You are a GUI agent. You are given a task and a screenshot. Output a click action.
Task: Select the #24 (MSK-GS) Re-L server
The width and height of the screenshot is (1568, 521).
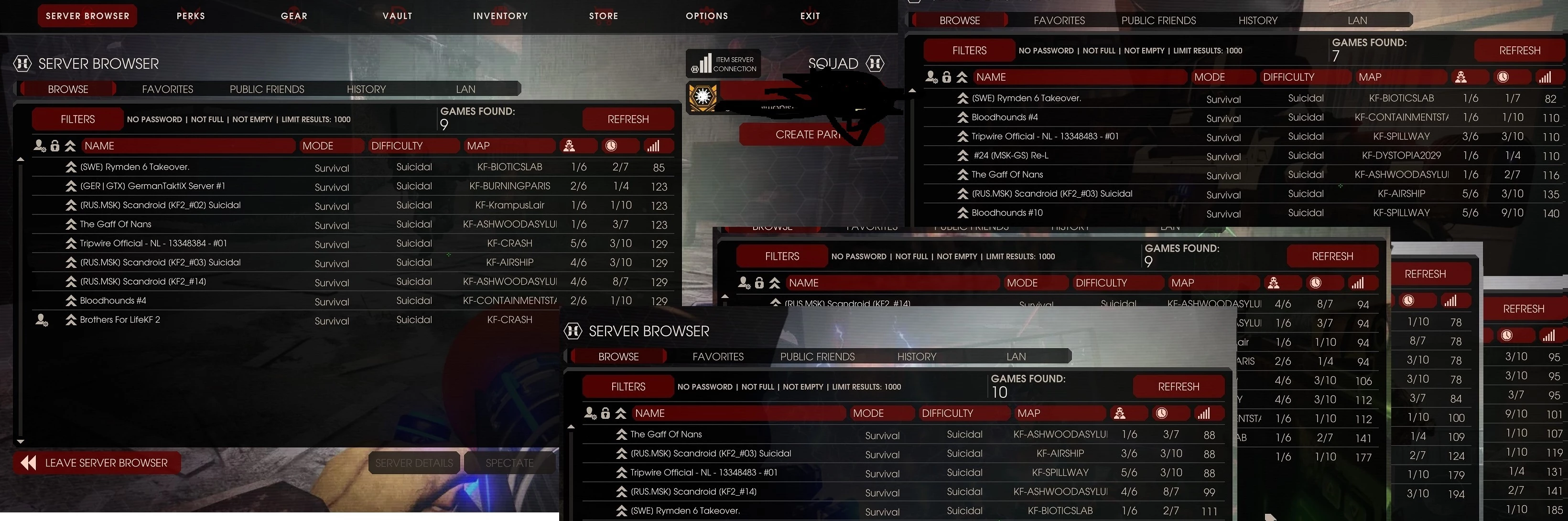(1010, 156)
